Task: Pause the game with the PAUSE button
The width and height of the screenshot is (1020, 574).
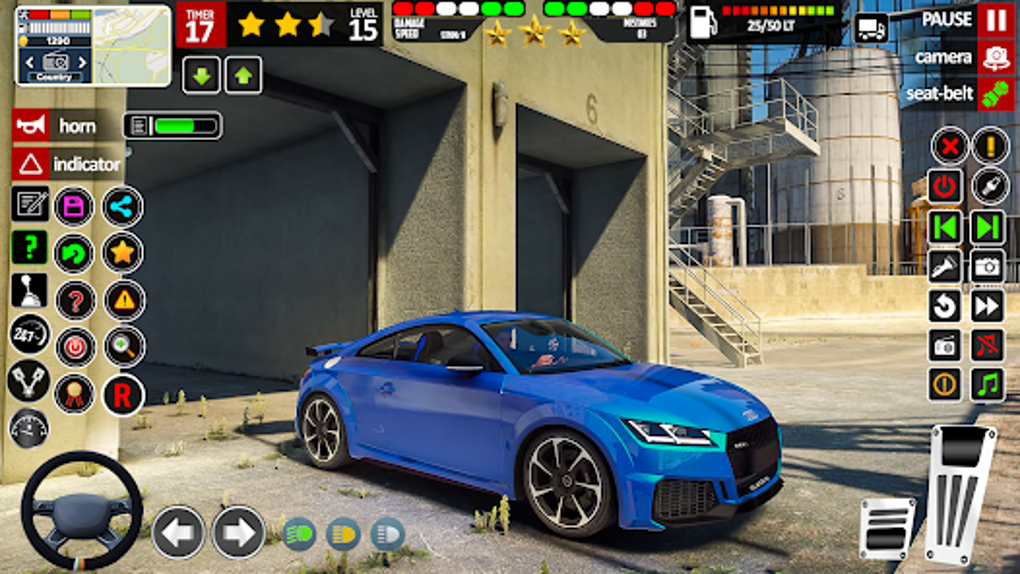Action: click(x=995, y=20)
